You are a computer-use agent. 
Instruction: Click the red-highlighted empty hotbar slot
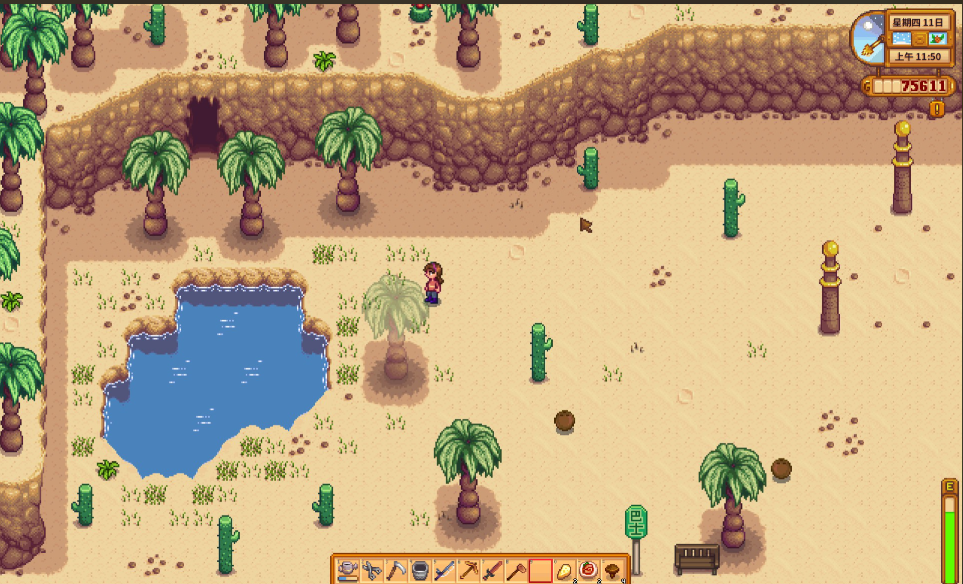point(540,571)
